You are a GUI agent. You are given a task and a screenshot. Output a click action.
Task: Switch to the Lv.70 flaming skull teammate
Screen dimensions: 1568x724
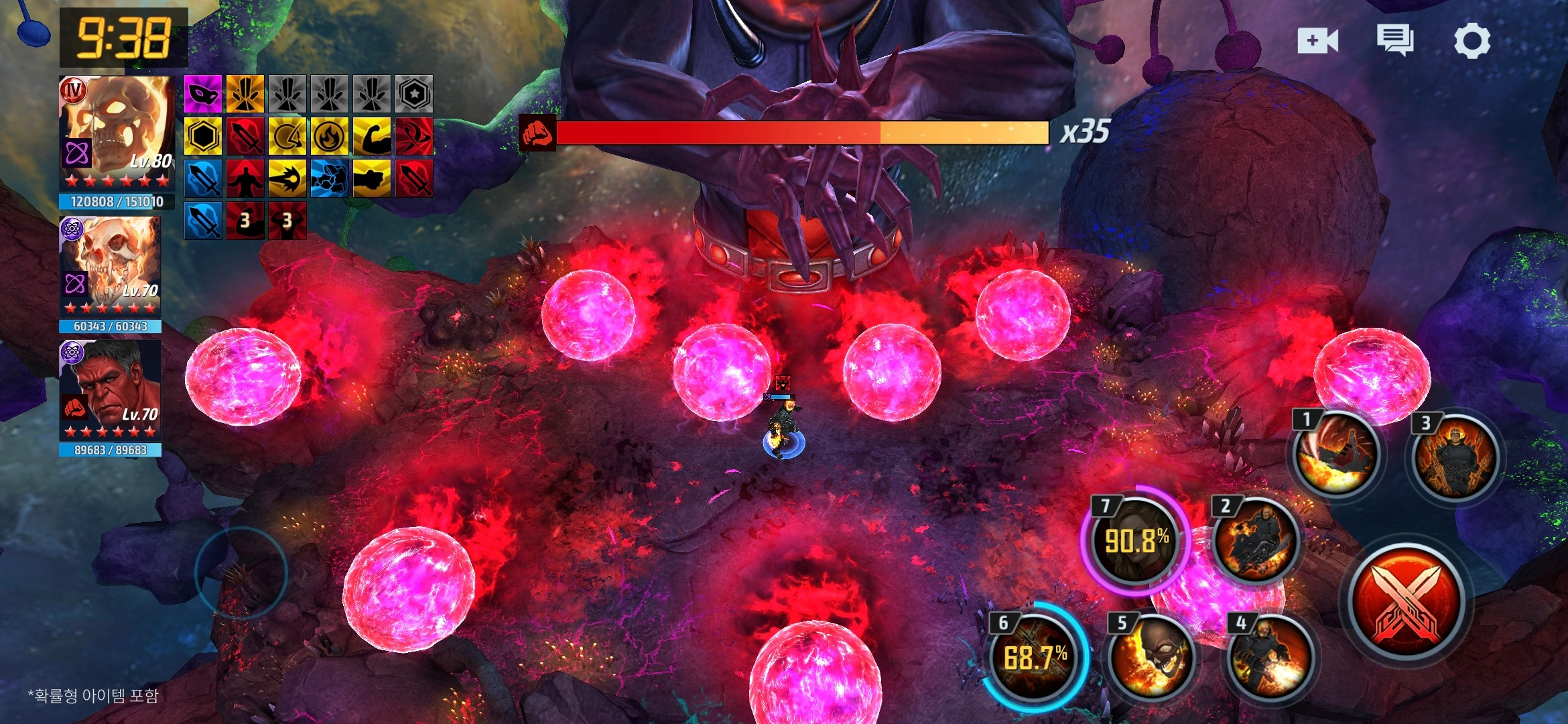pos(111,266)
